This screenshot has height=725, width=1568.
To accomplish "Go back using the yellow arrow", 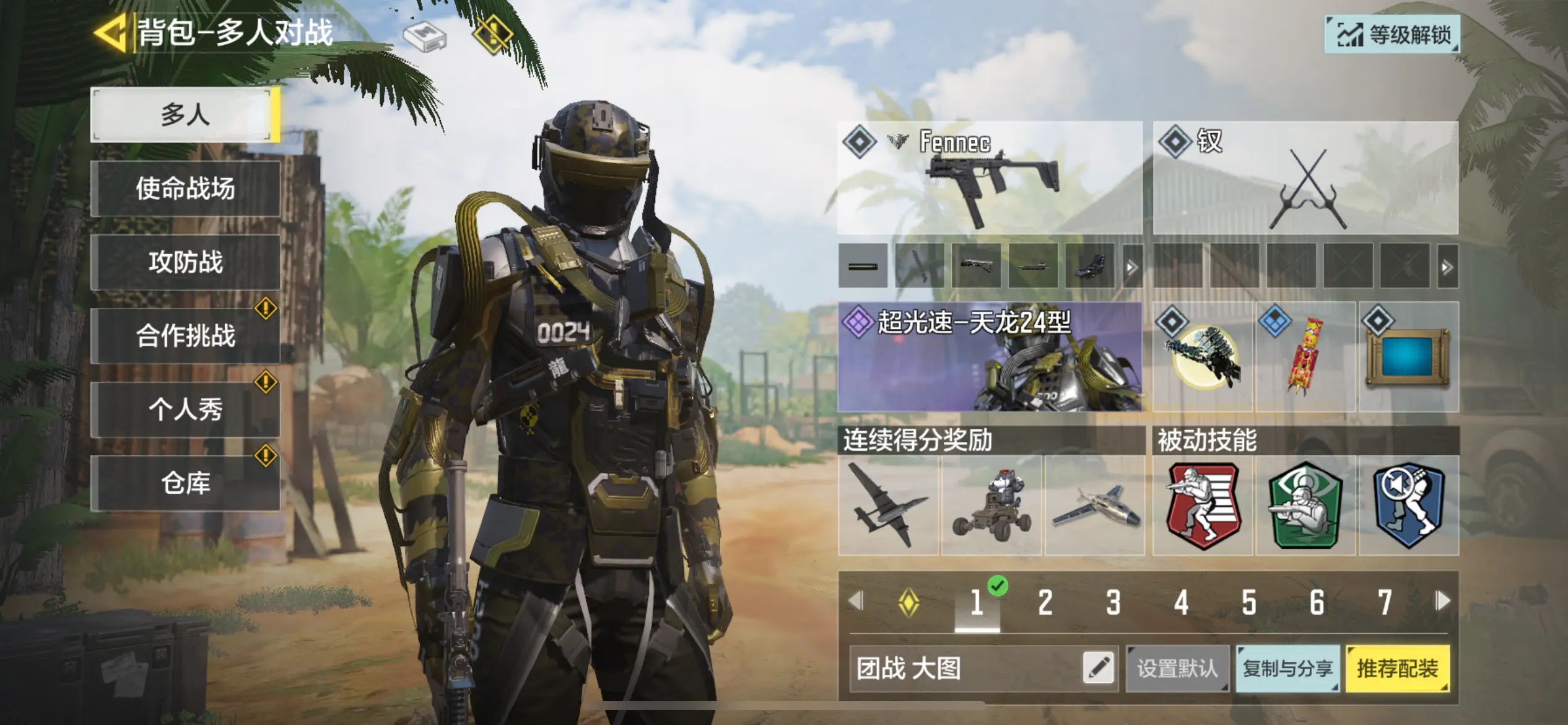I will pyautogui.click(x=110, y=32).
